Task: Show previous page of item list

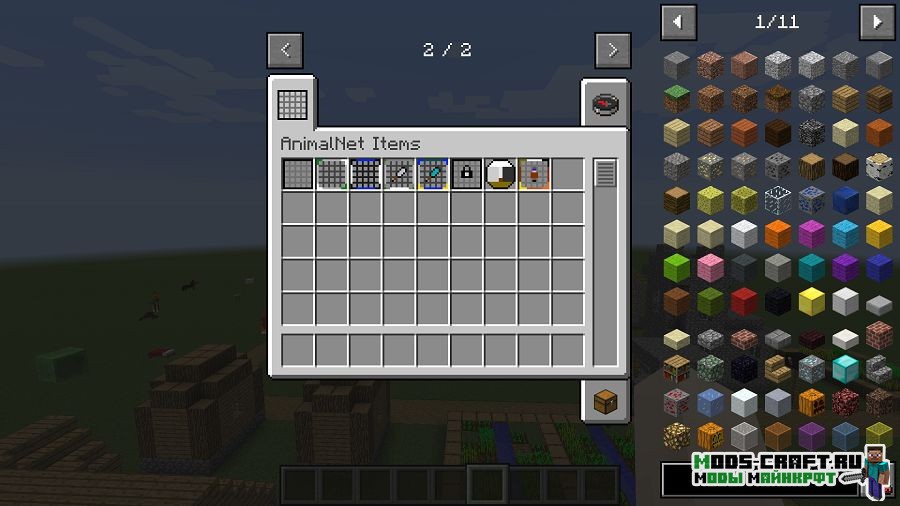Action: (678, 20)
